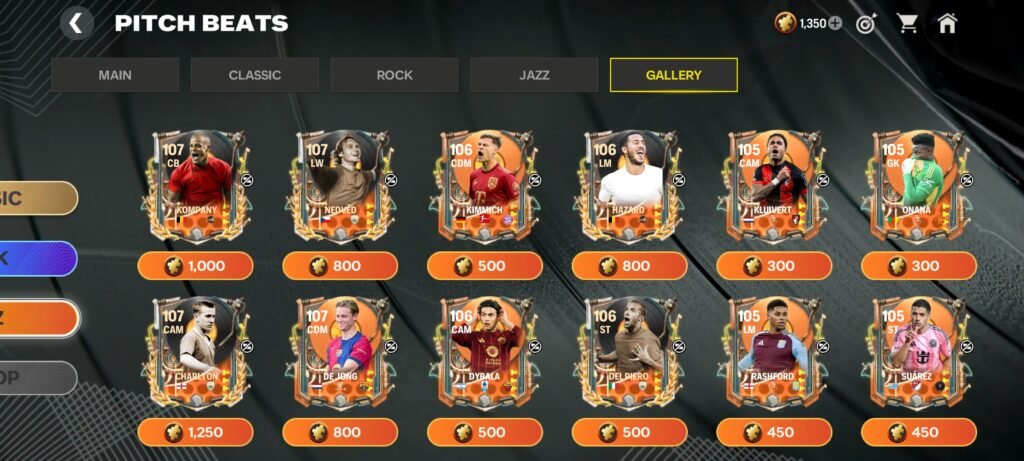The height and width of the screenshot is (461, 1024).
Task: Select the ROCK tab
Action: pyautogui.click(x=394, y=75)
